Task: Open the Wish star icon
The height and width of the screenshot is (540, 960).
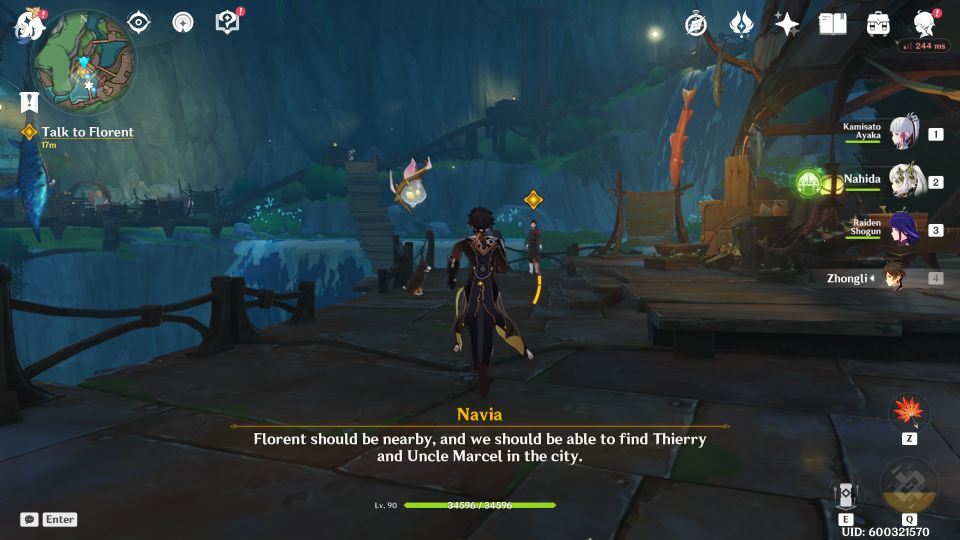Action: pyautogui.click(x=787, y=24)
